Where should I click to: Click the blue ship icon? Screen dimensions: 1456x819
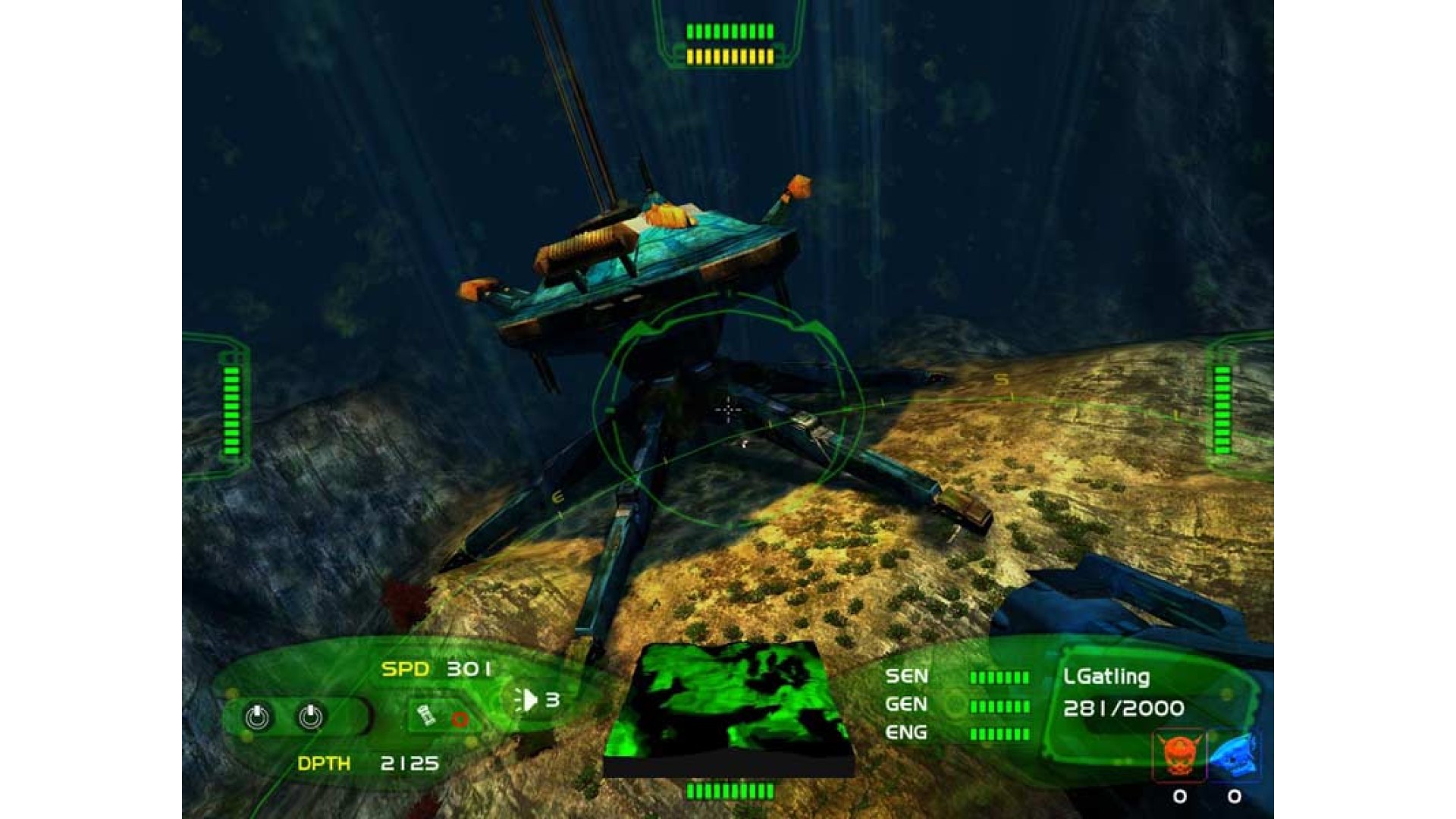(x=1234, y=755)
